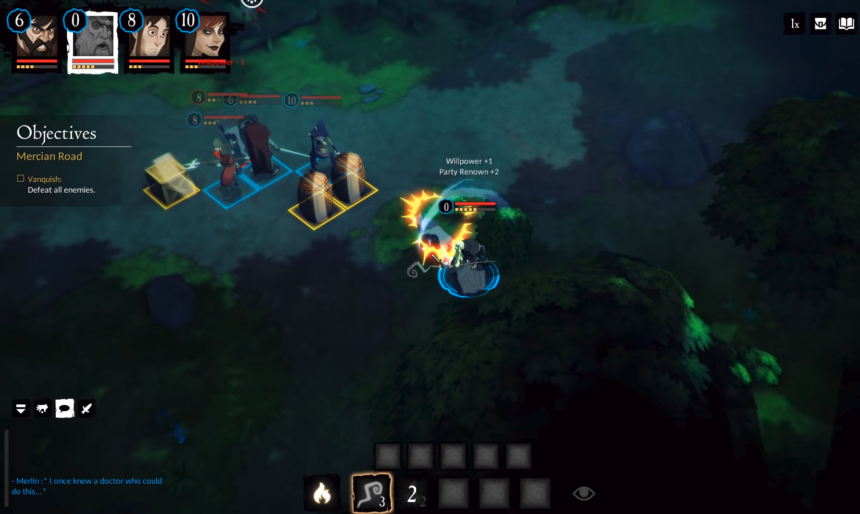This screenshot has height=514, width=860.
Task: Choose the ability slot marked 2
Action: tap(413, 492)
